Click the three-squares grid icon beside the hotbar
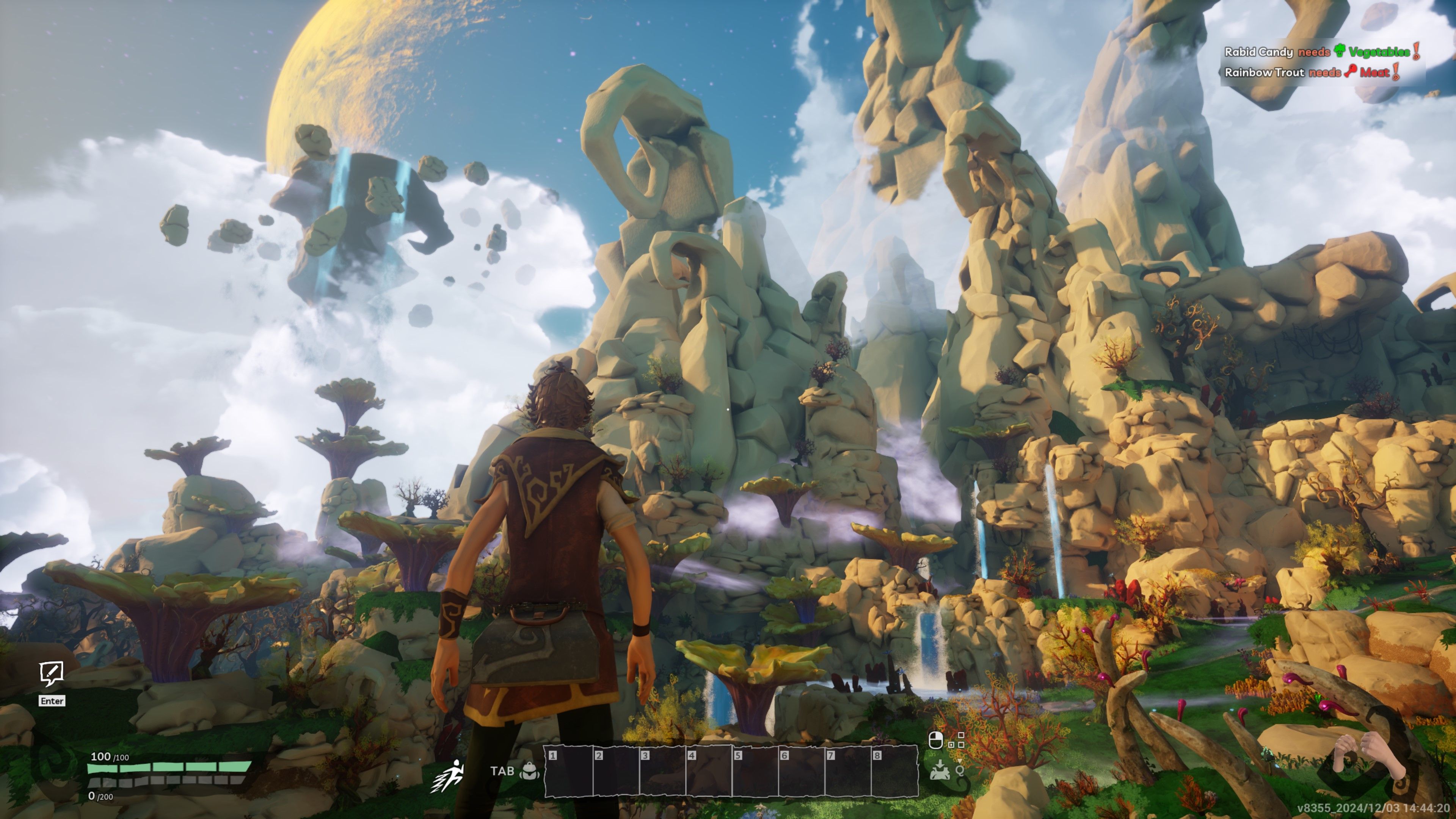This screenshot has height=819, width=1456. 956,740
